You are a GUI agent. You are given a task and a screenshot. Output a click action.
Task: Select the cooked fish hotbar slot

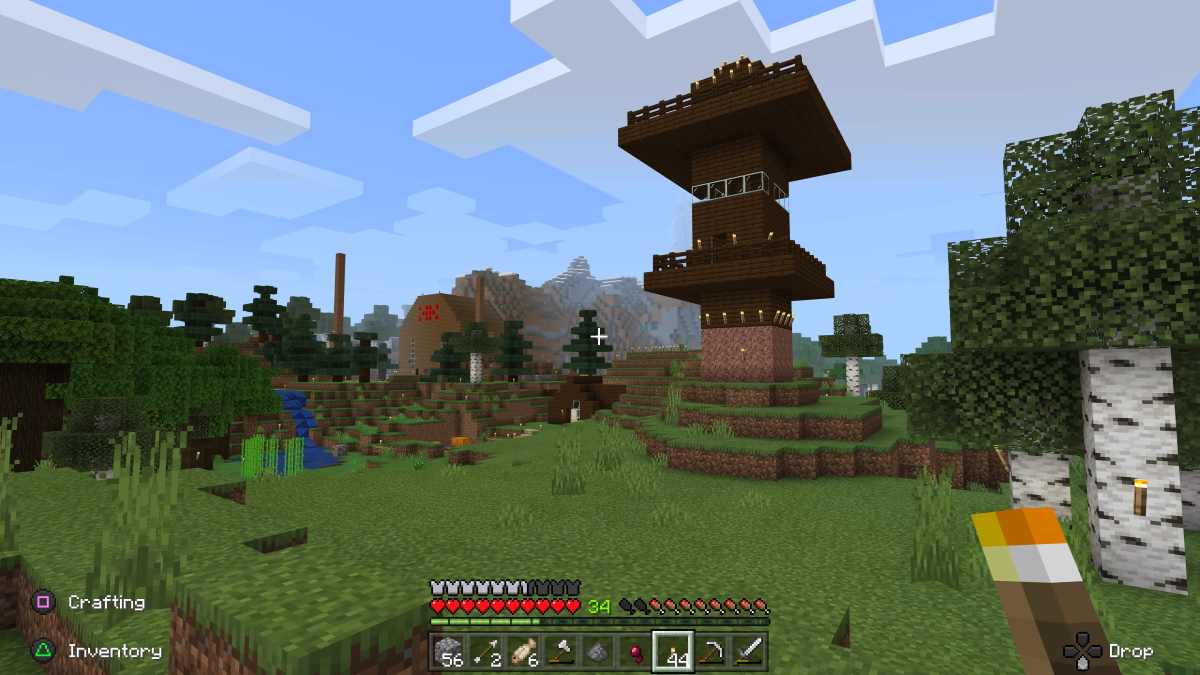[523, 652]
